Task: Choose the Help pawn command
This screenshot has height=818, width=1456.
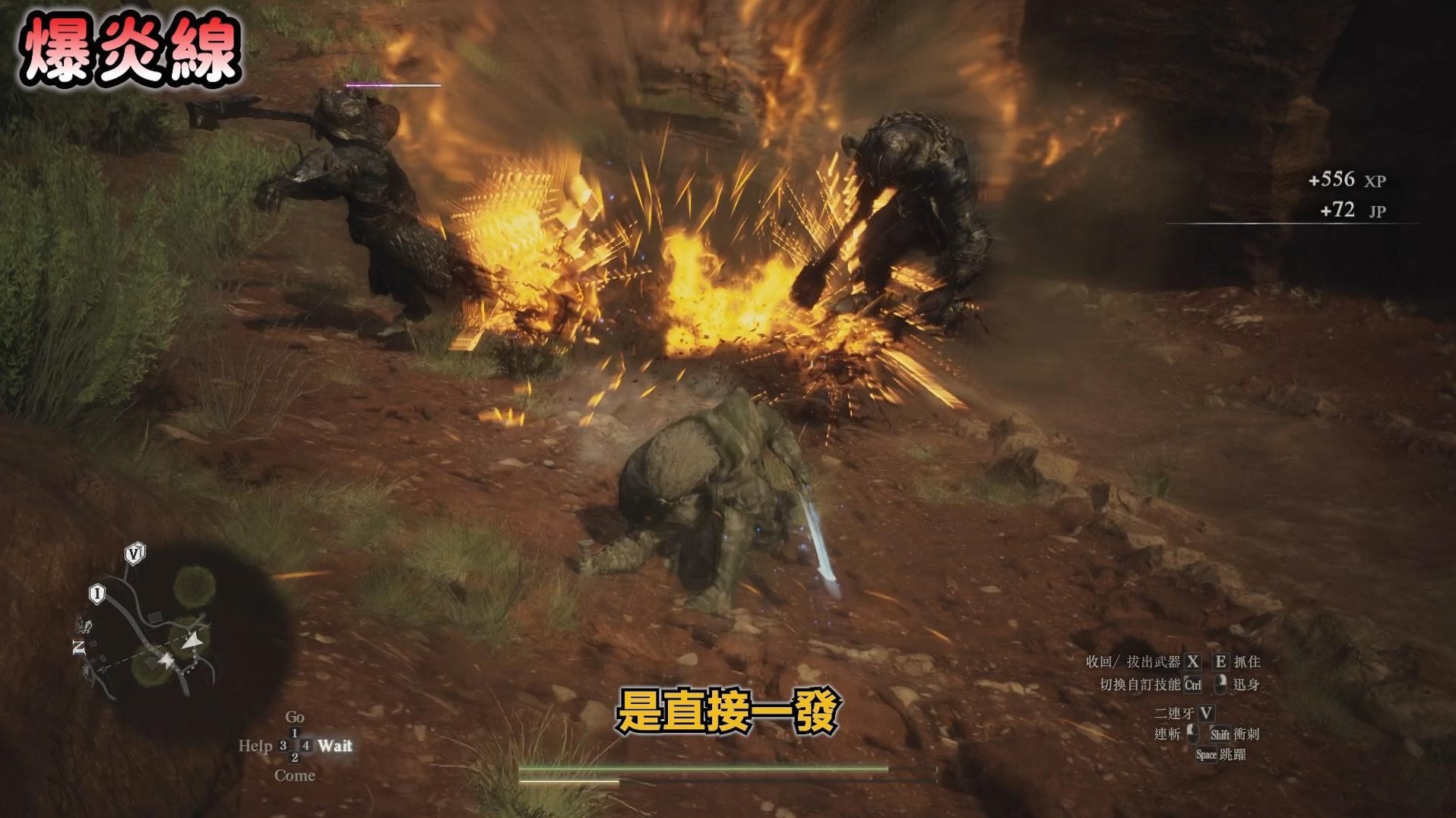Action: click(x=255, y=746)
